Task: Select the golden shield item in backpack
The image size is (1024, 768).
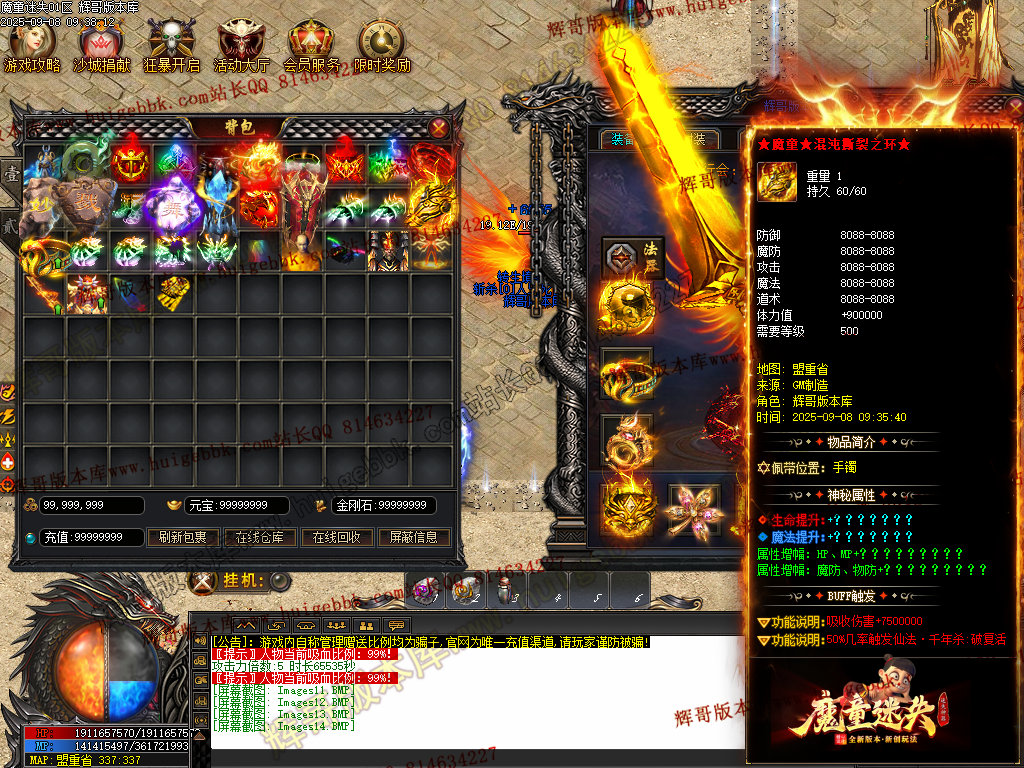Action: pos(175,294)
